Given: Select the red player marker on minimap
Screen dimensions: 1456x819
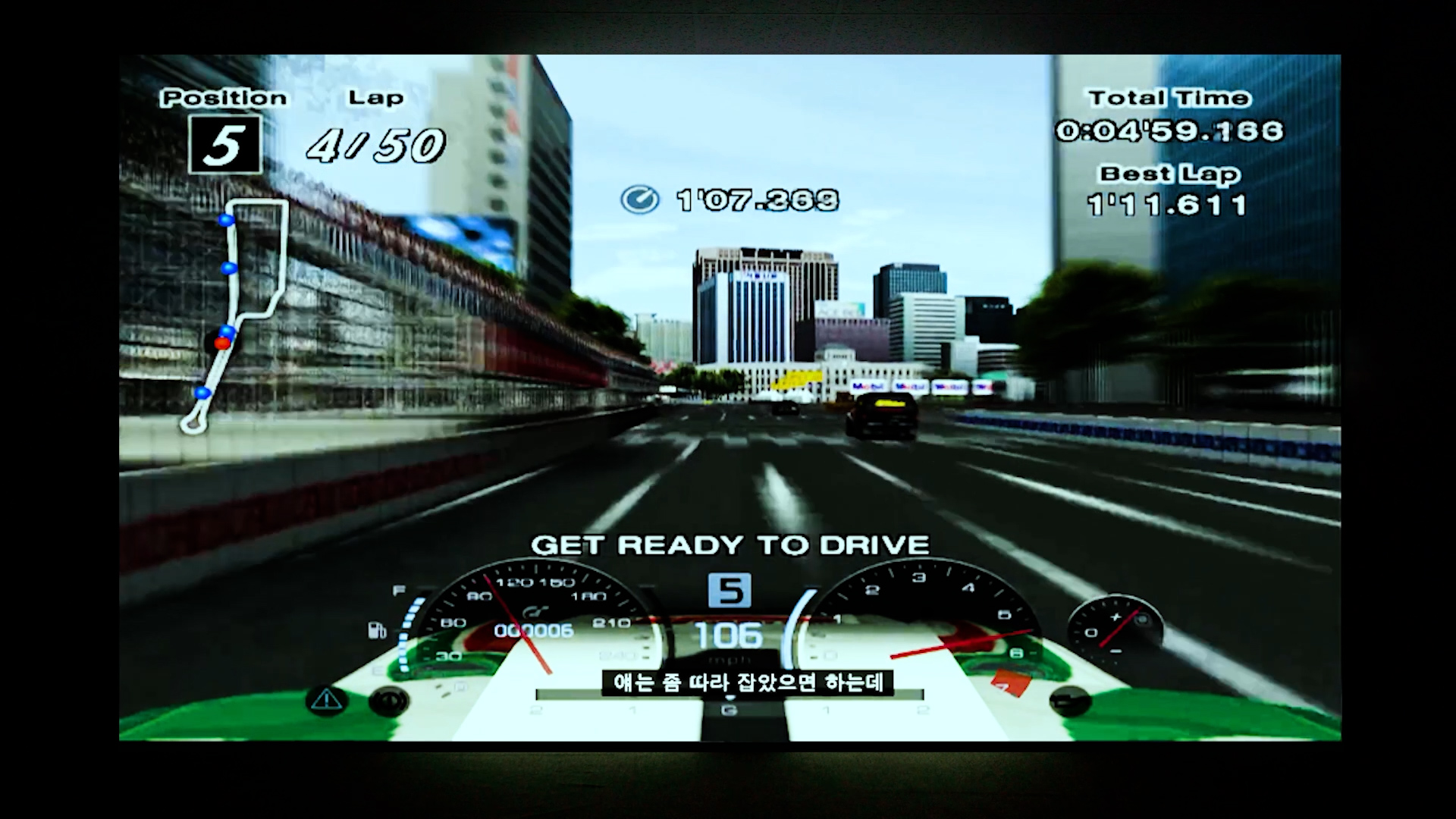Looking at the screenshot, I should 221,344.
